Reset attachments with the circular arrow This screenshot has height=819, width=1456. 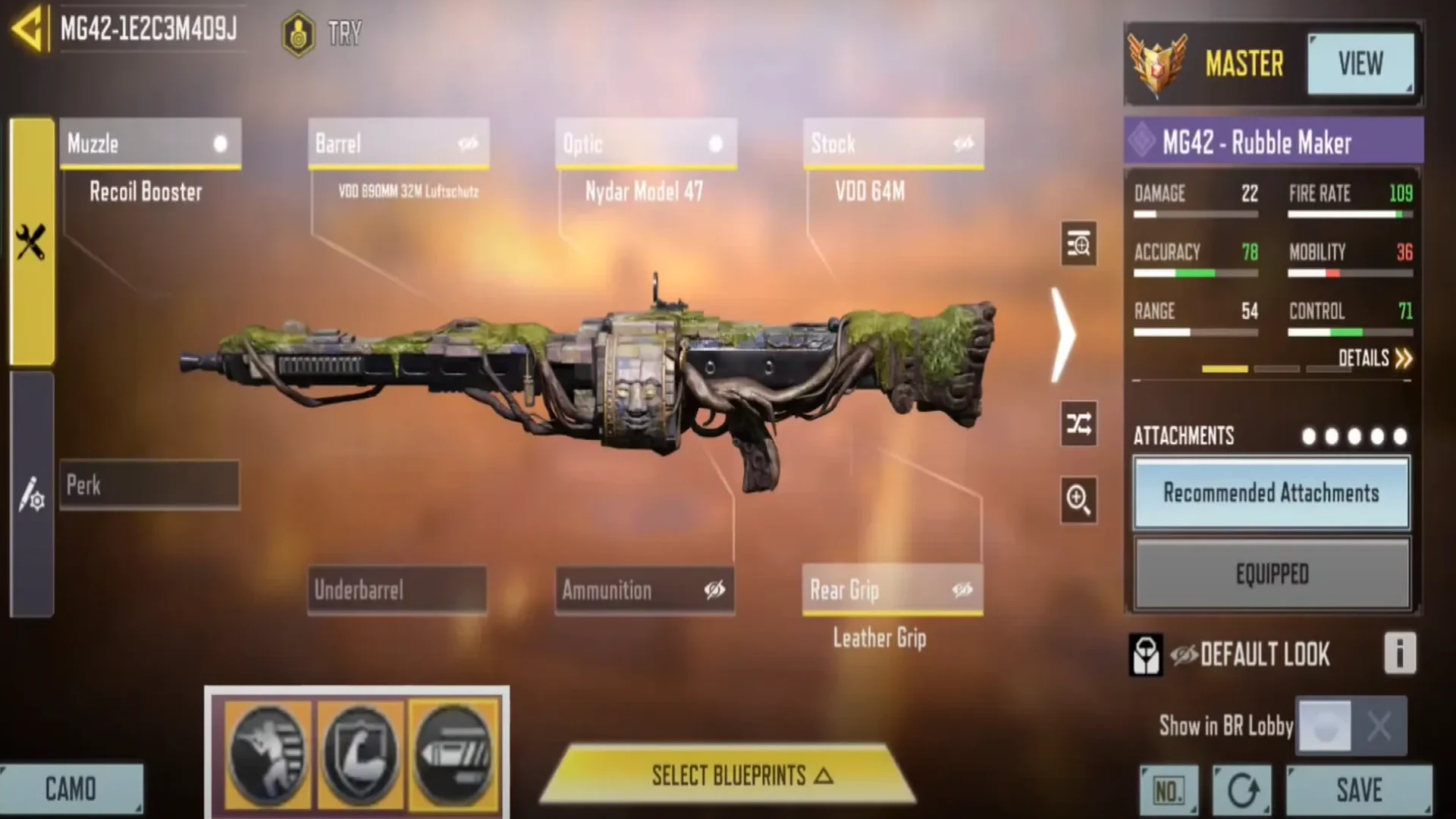click(x=1242, y=791)
